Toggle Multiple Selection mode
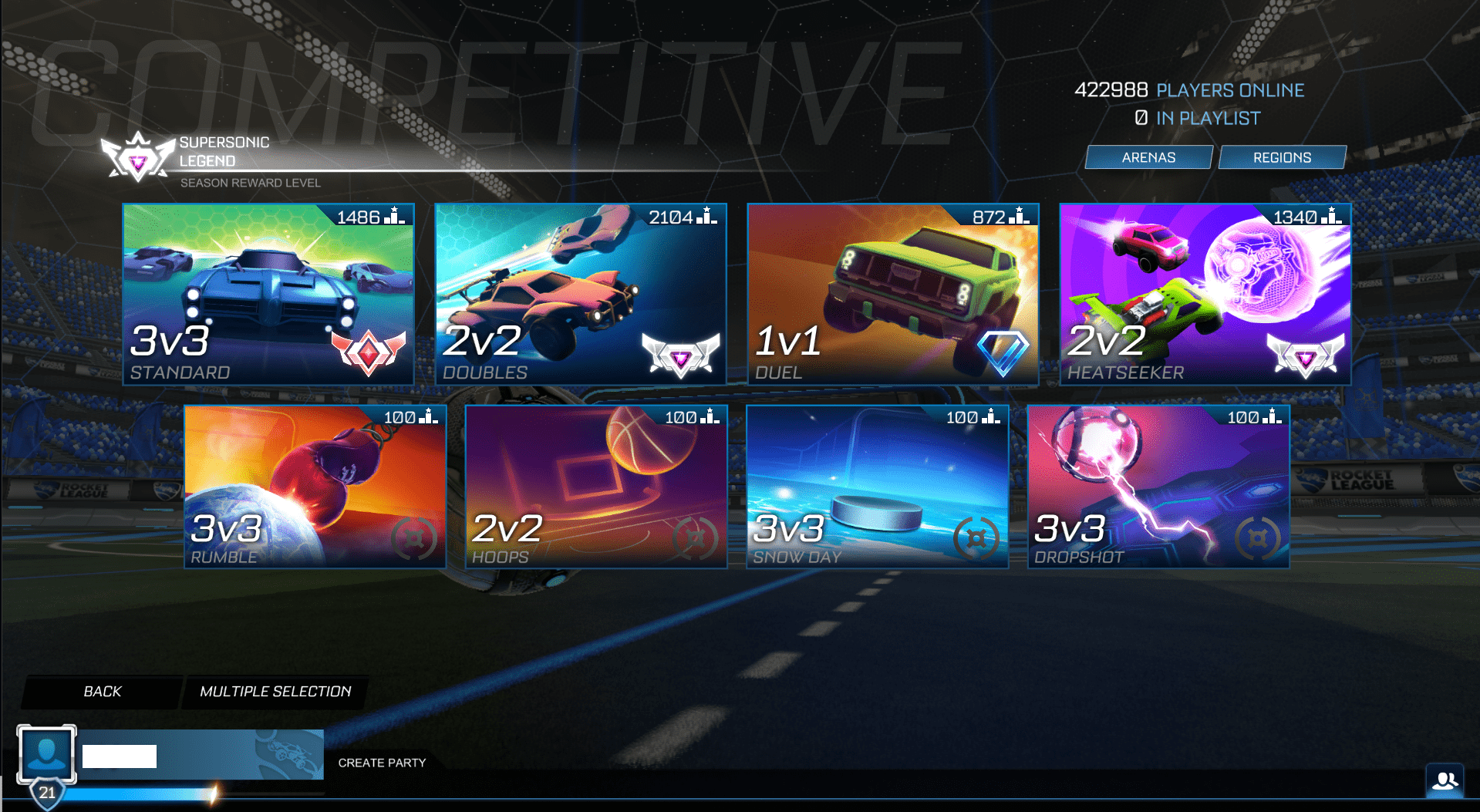Screen dimensions: 1480x812 (x=275, y=692)
